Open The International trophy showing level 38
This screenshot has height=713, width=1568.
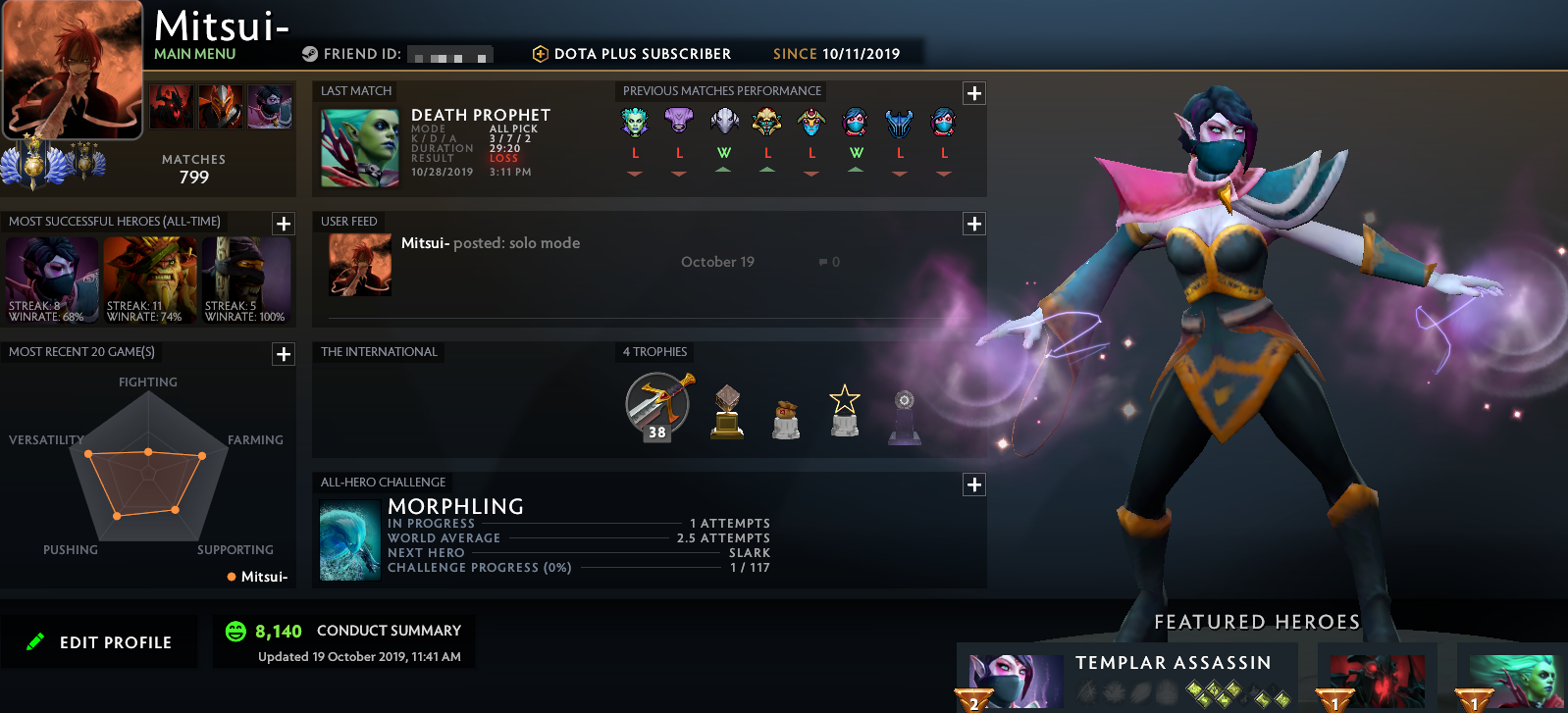pos(655,405)
